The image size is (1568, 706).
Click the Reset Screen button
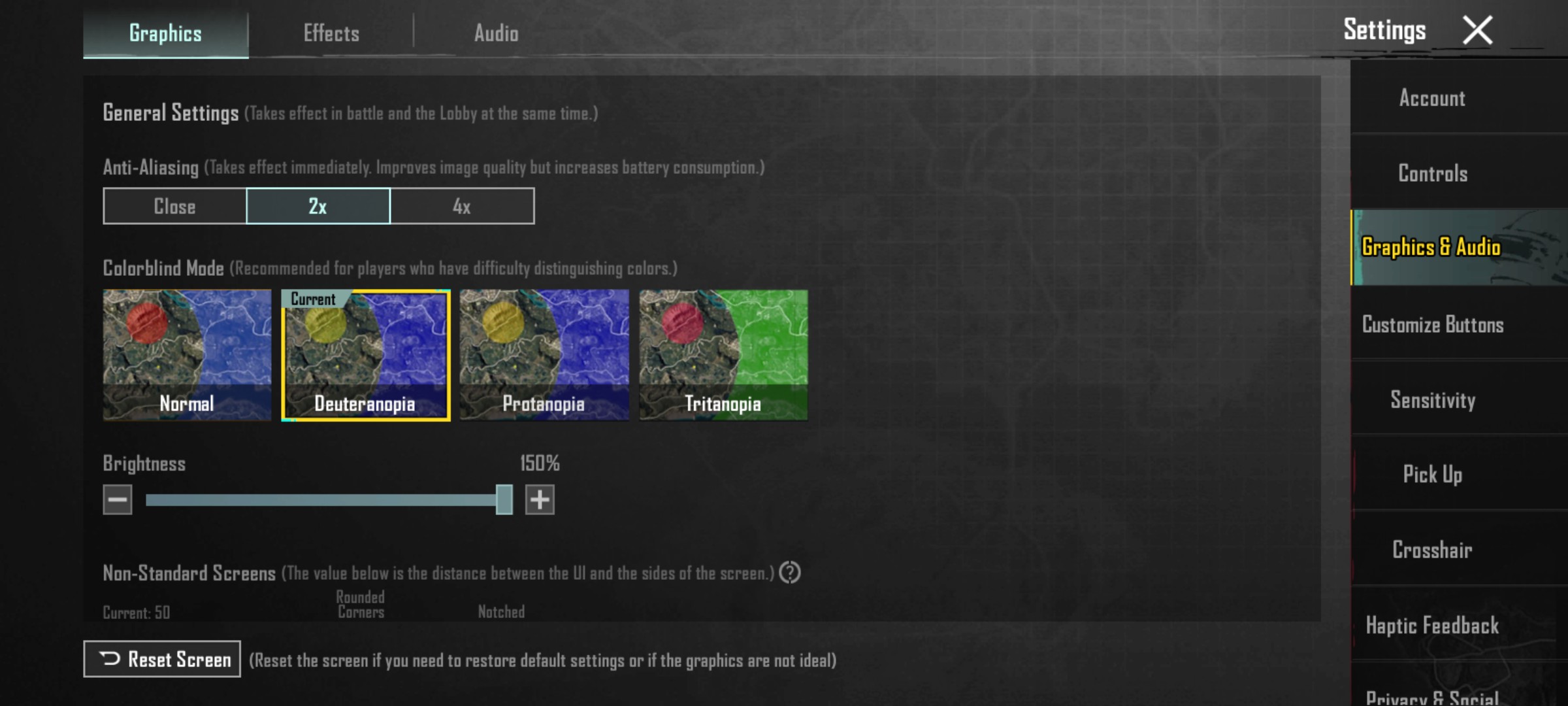coord(161,658)
